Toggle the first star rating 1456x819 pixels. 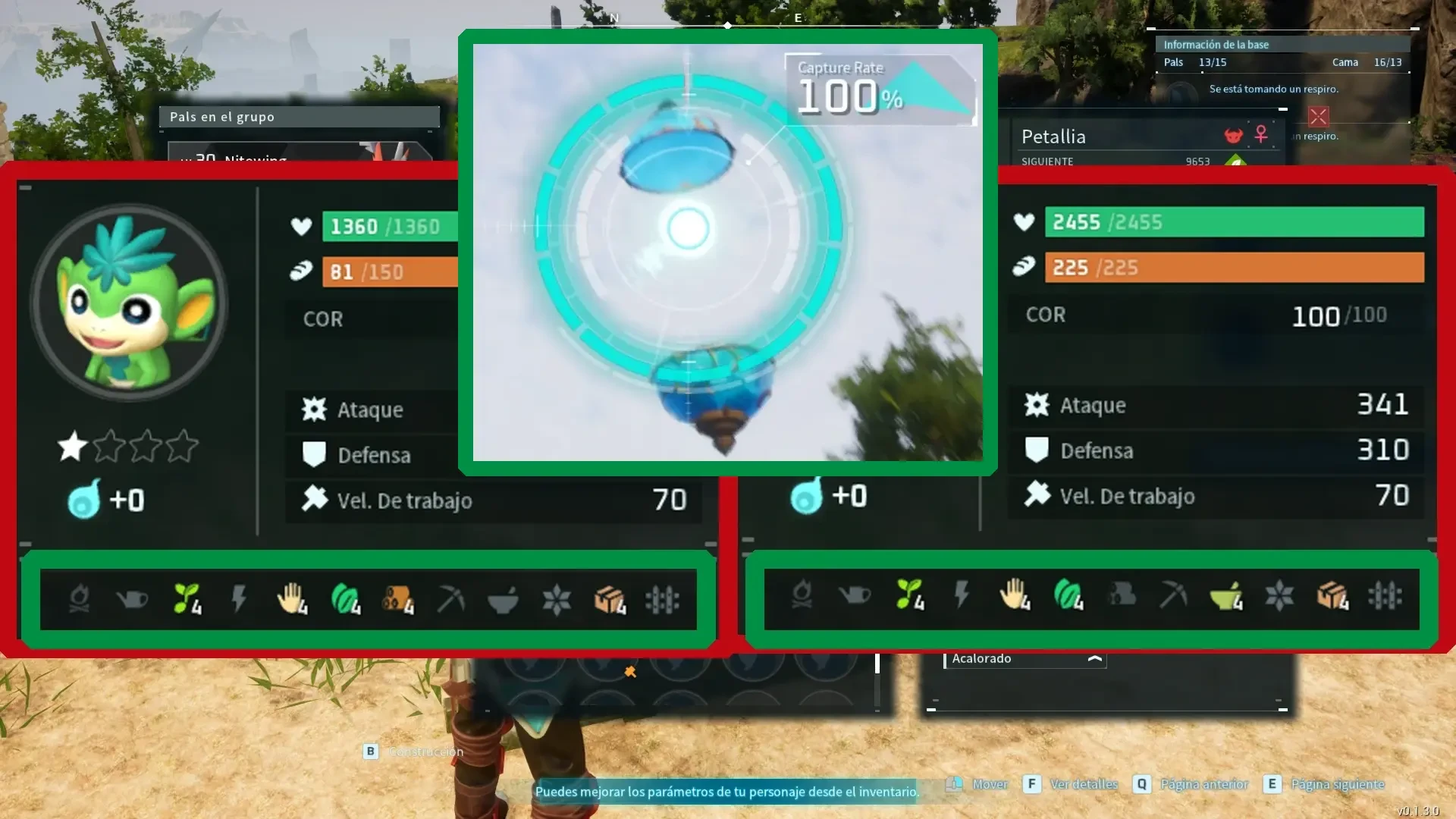click(x=71, y=447)
